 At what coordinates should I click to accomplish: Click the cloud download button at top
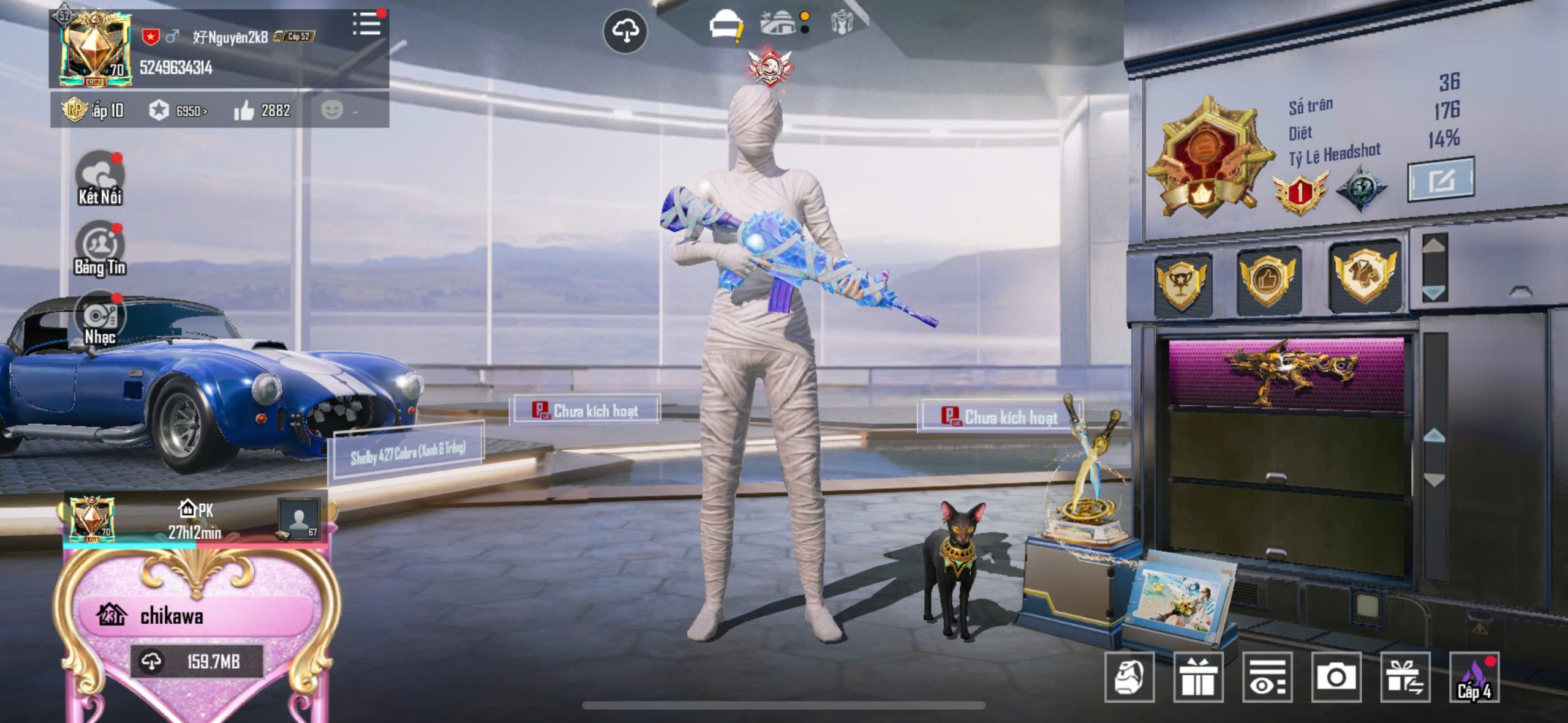coord(625,31)
